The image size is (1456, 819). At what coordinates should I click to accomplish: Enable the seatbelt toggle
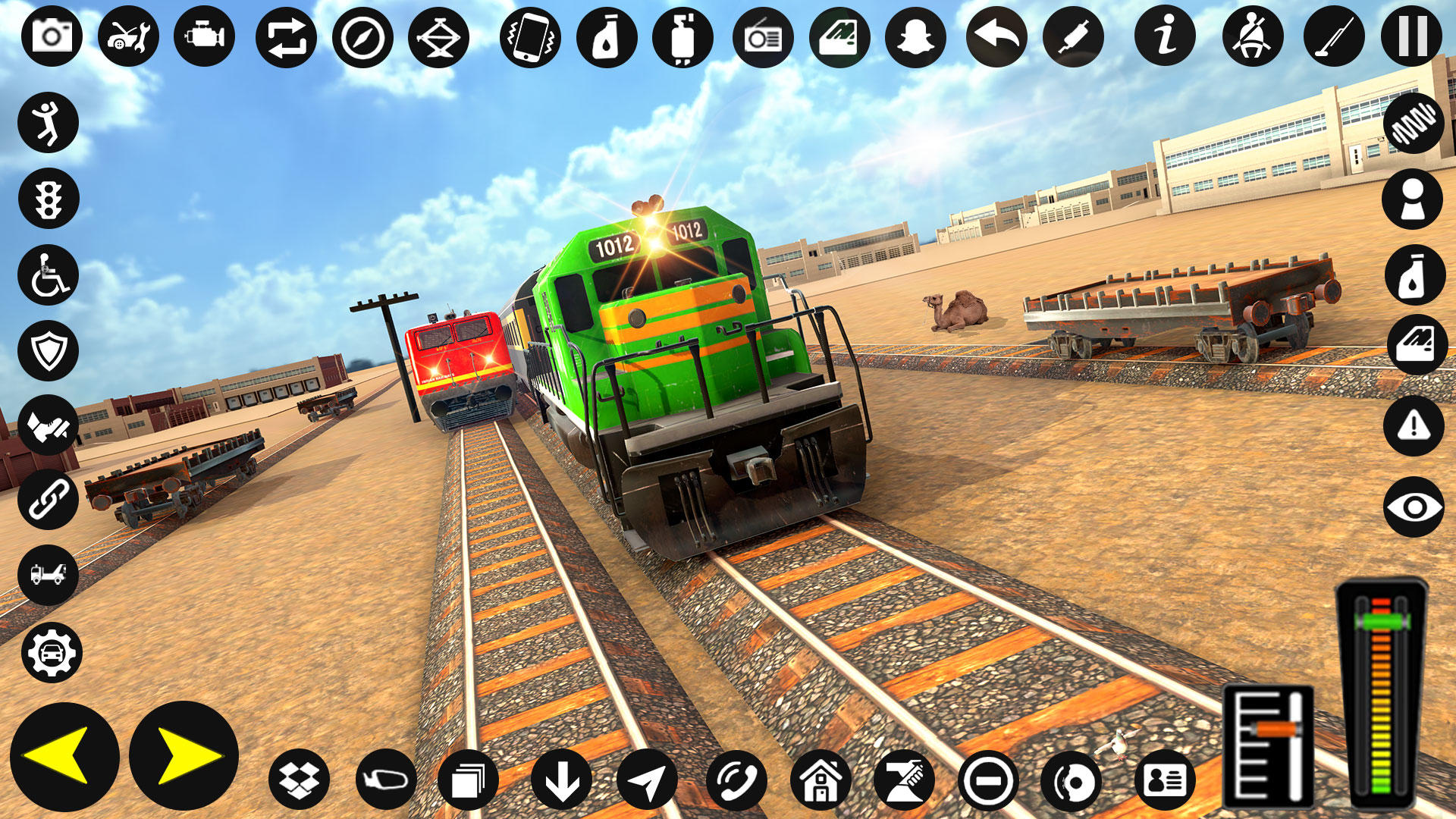(1244, 36)
